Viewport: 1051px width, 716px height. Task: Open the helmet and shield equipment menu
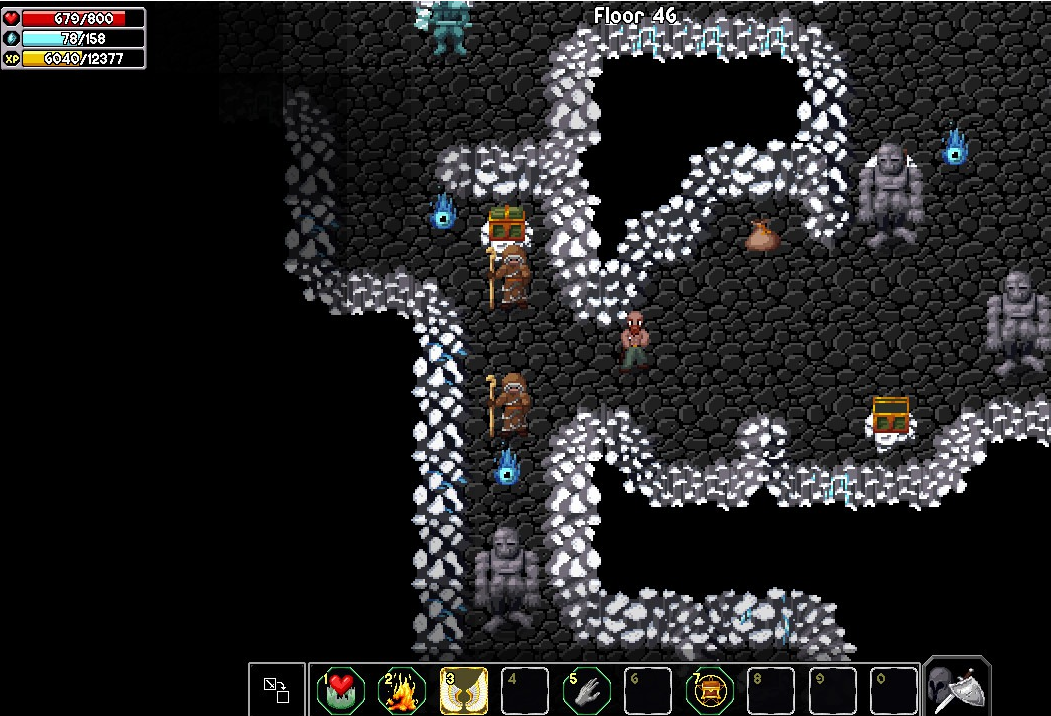[957, 687]
